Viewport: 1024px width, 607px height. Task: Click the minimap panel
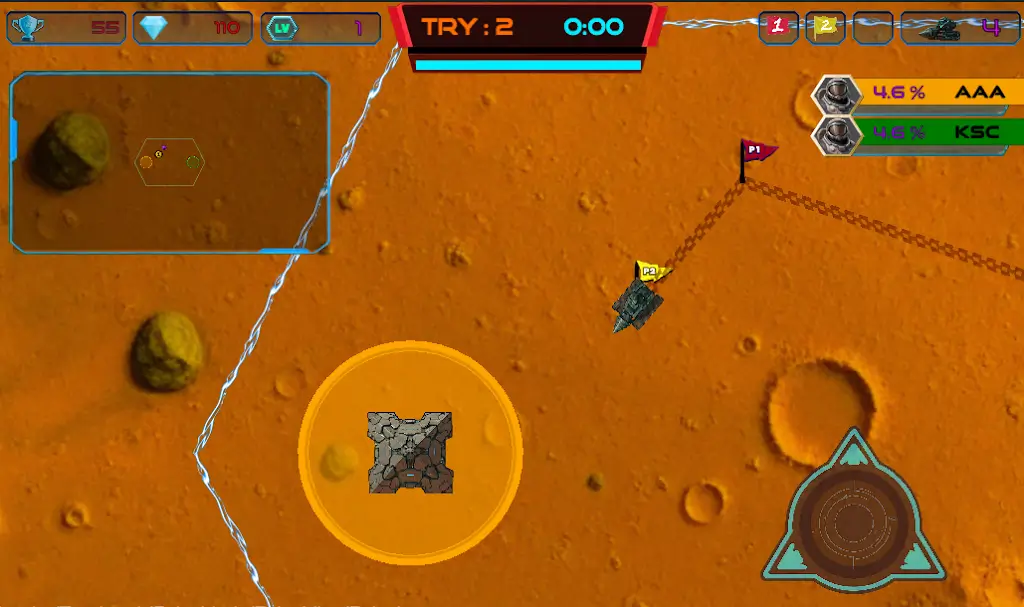[170, 162]
